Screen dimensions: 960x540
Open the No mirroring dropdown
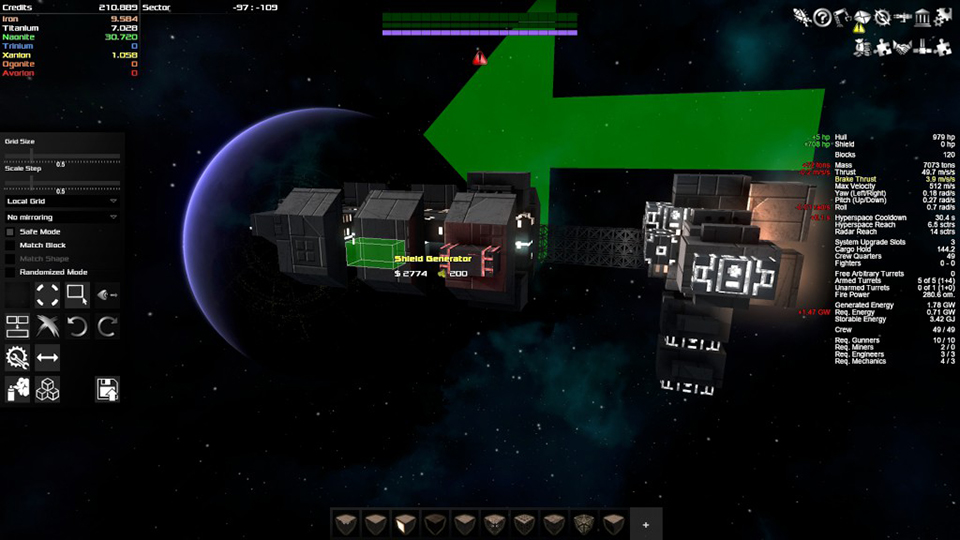(x=62, y=216)
